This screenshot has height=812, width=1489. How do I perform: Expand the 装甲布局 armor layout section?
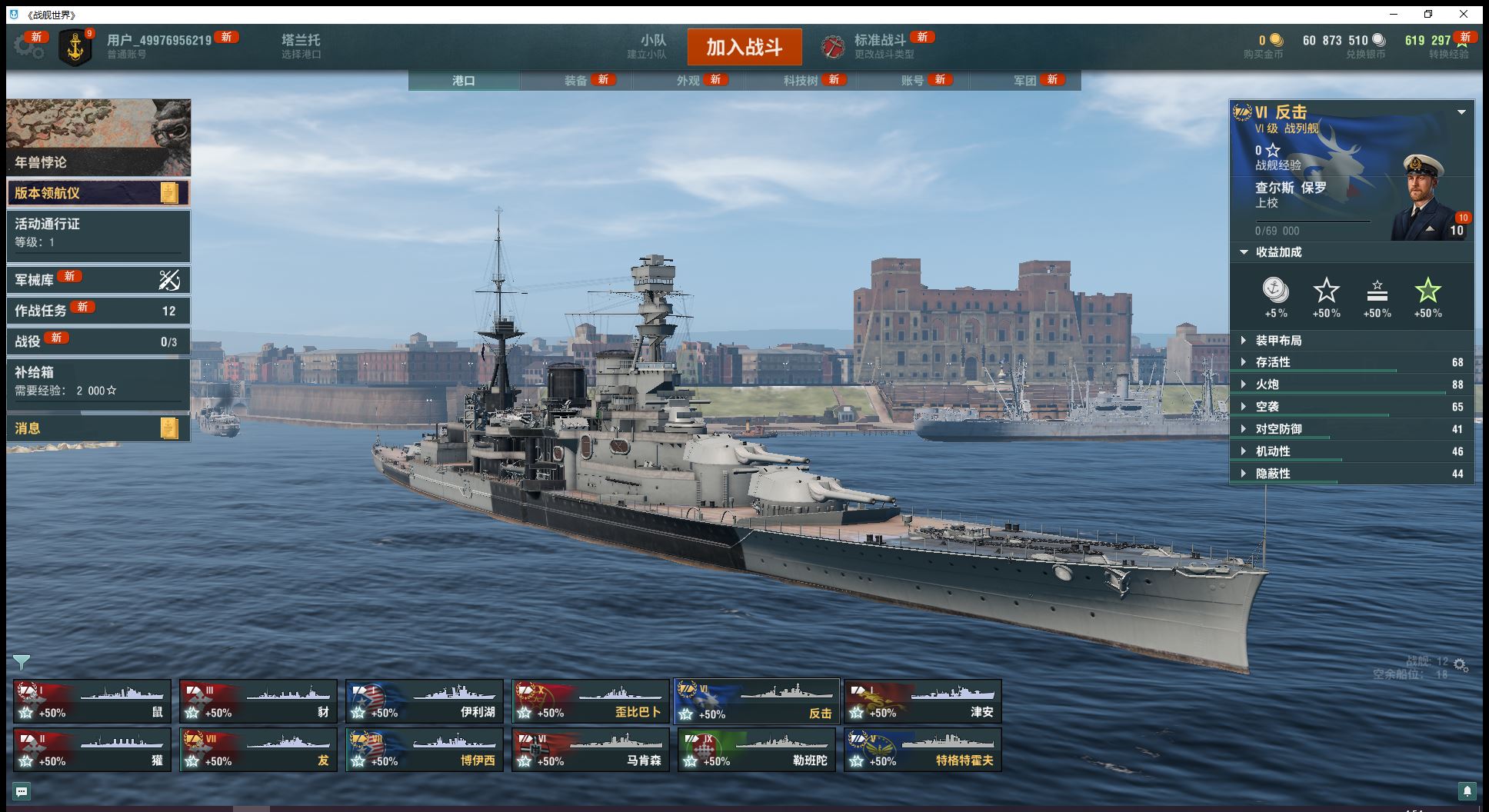(x=1278, y=341)
